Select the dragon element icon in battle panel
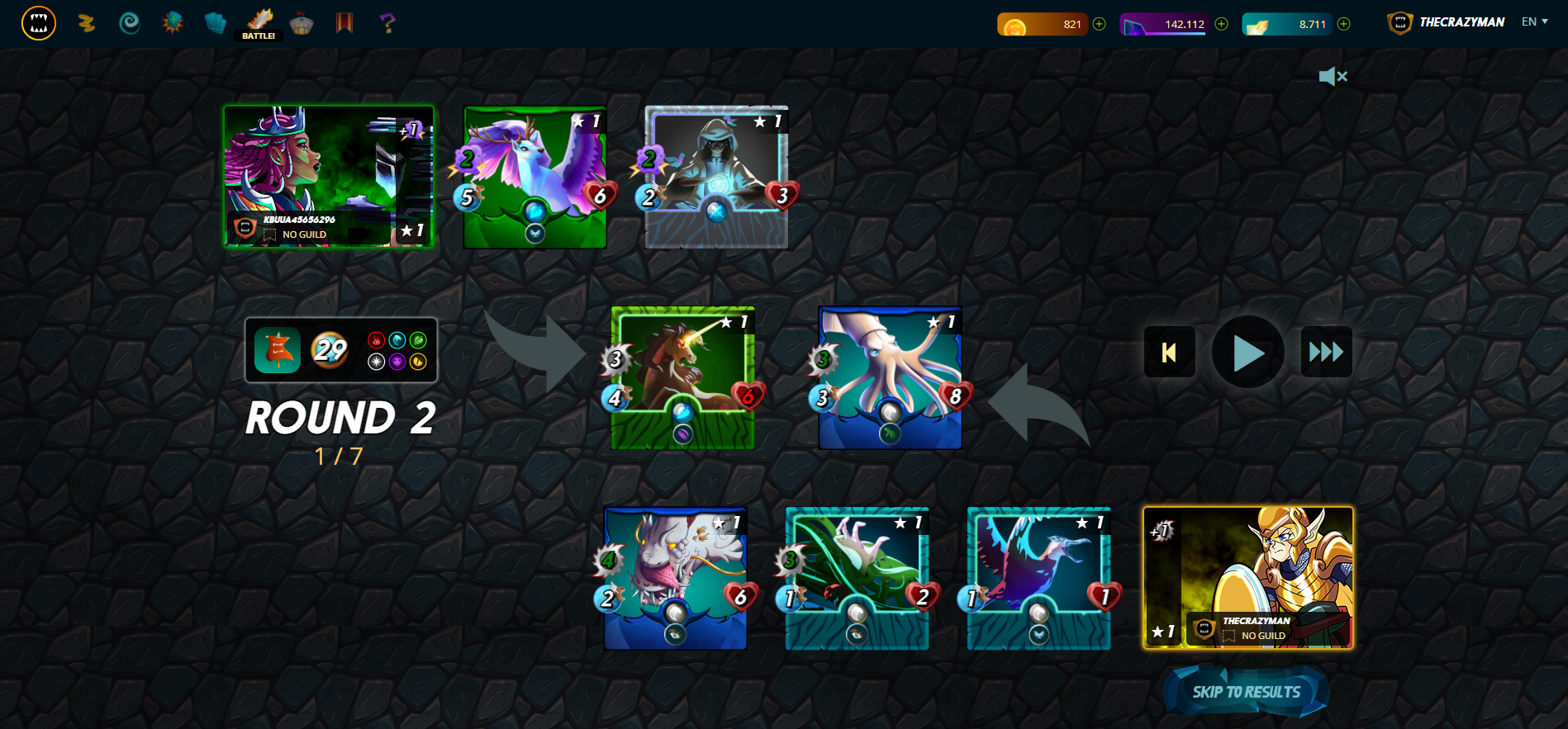 pos(418,362)
